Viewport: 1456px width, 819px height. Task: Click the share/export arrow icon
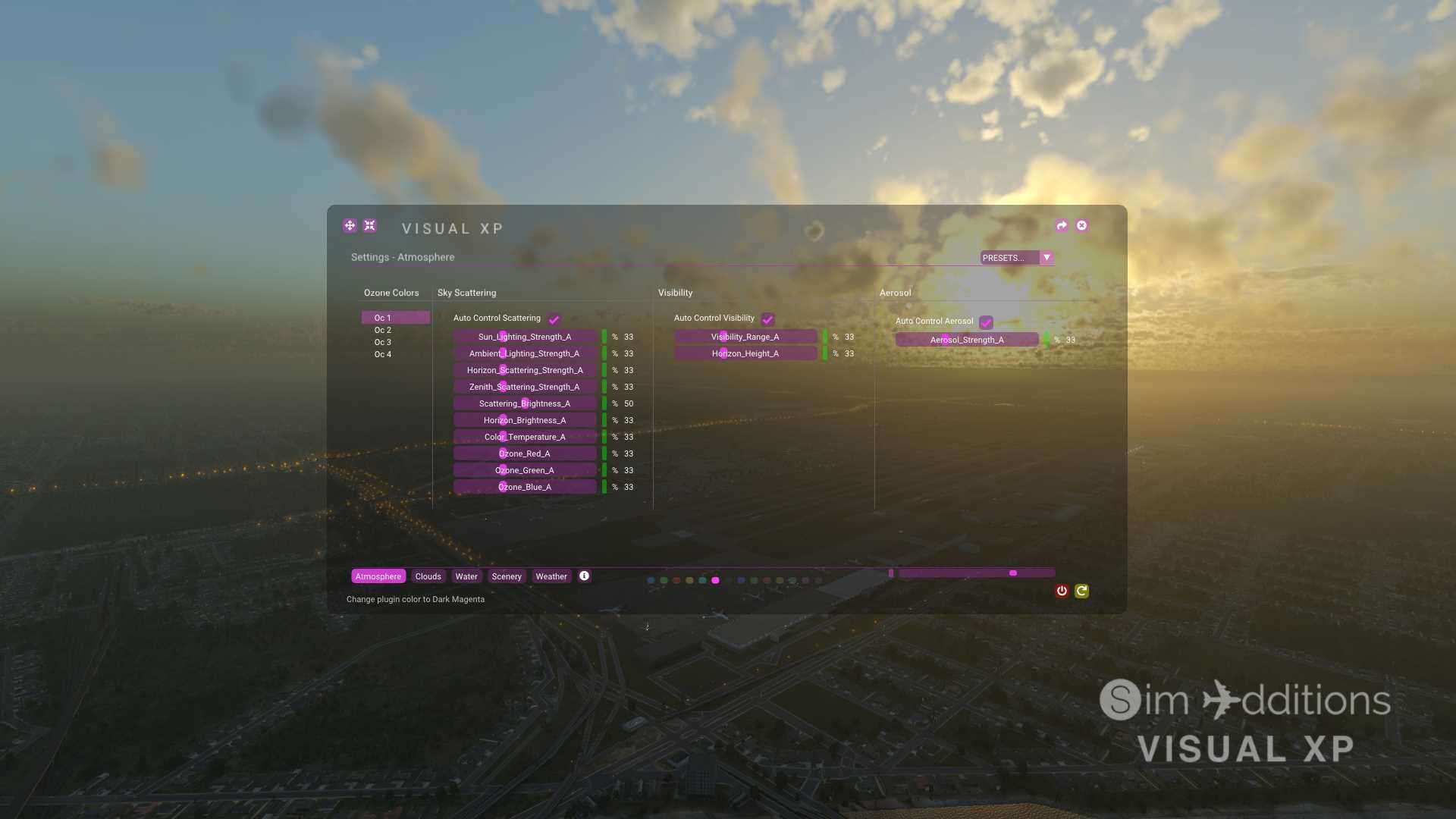[1061, 225]
